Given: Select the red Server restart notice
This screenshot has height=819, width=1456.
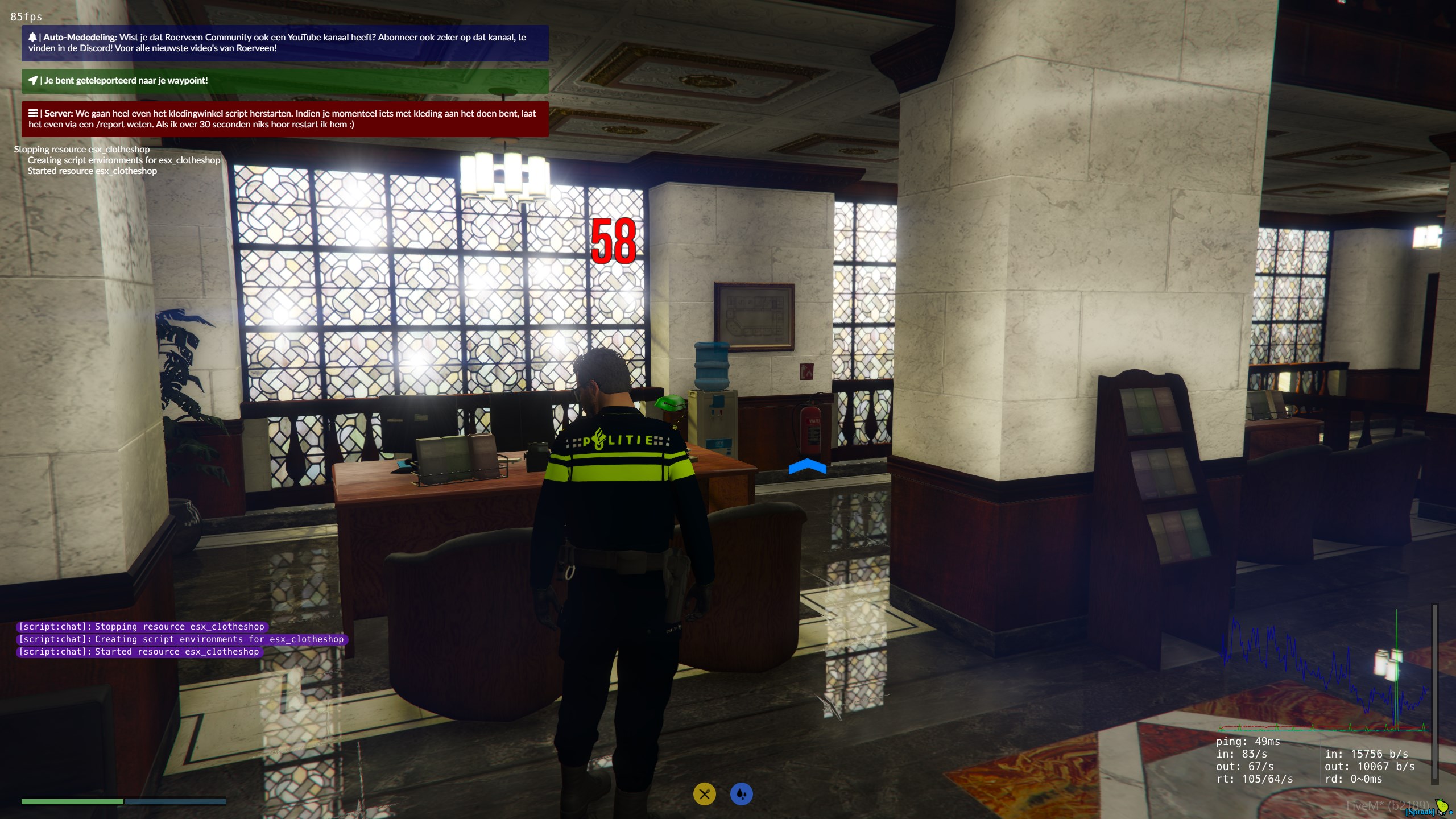Looking at the screenshot, I should [x=285, y=119].
